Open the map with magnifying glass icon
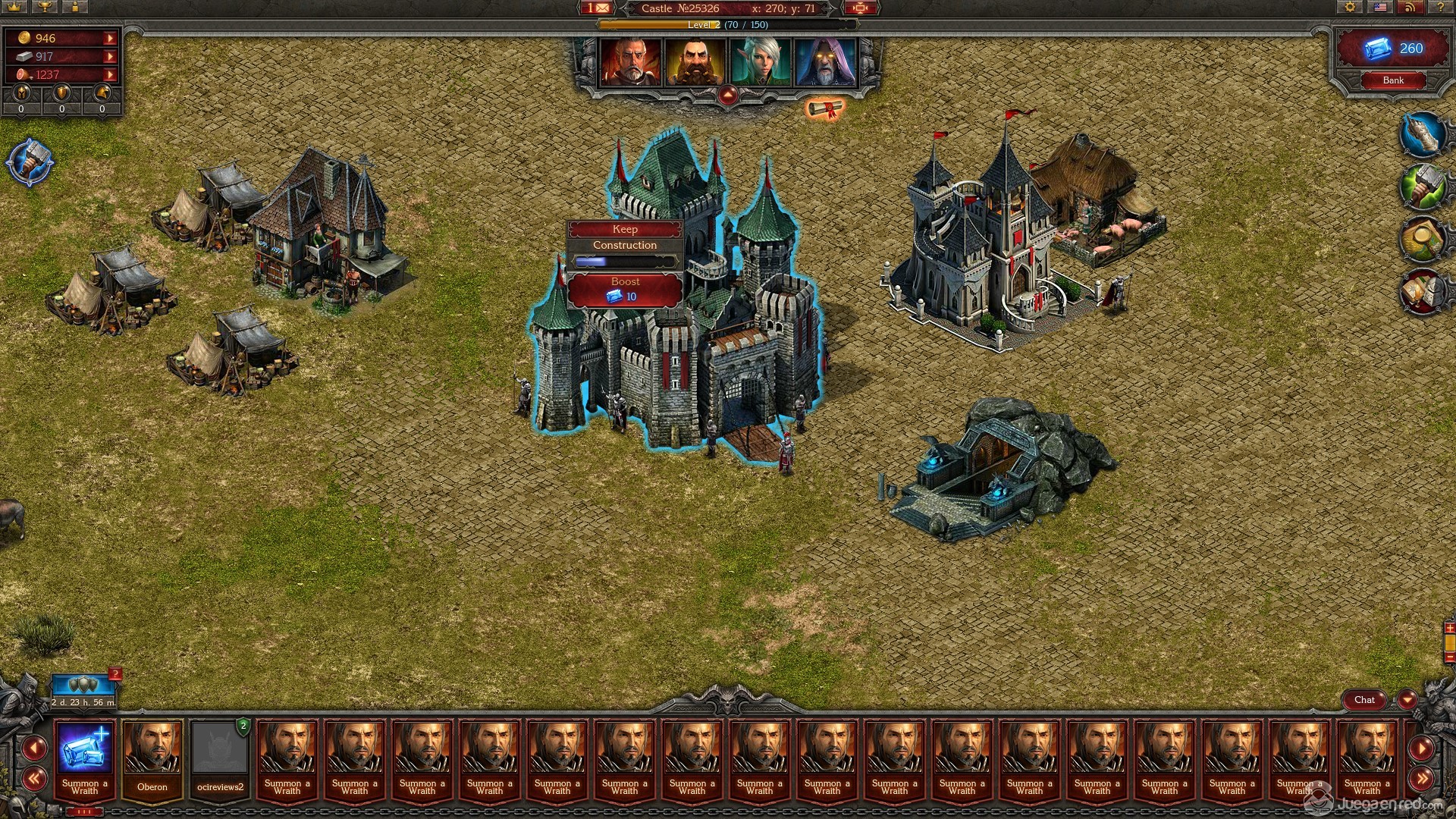Image resolution: width=1456 pixels, height=819 pixels. pos(1422,239)
